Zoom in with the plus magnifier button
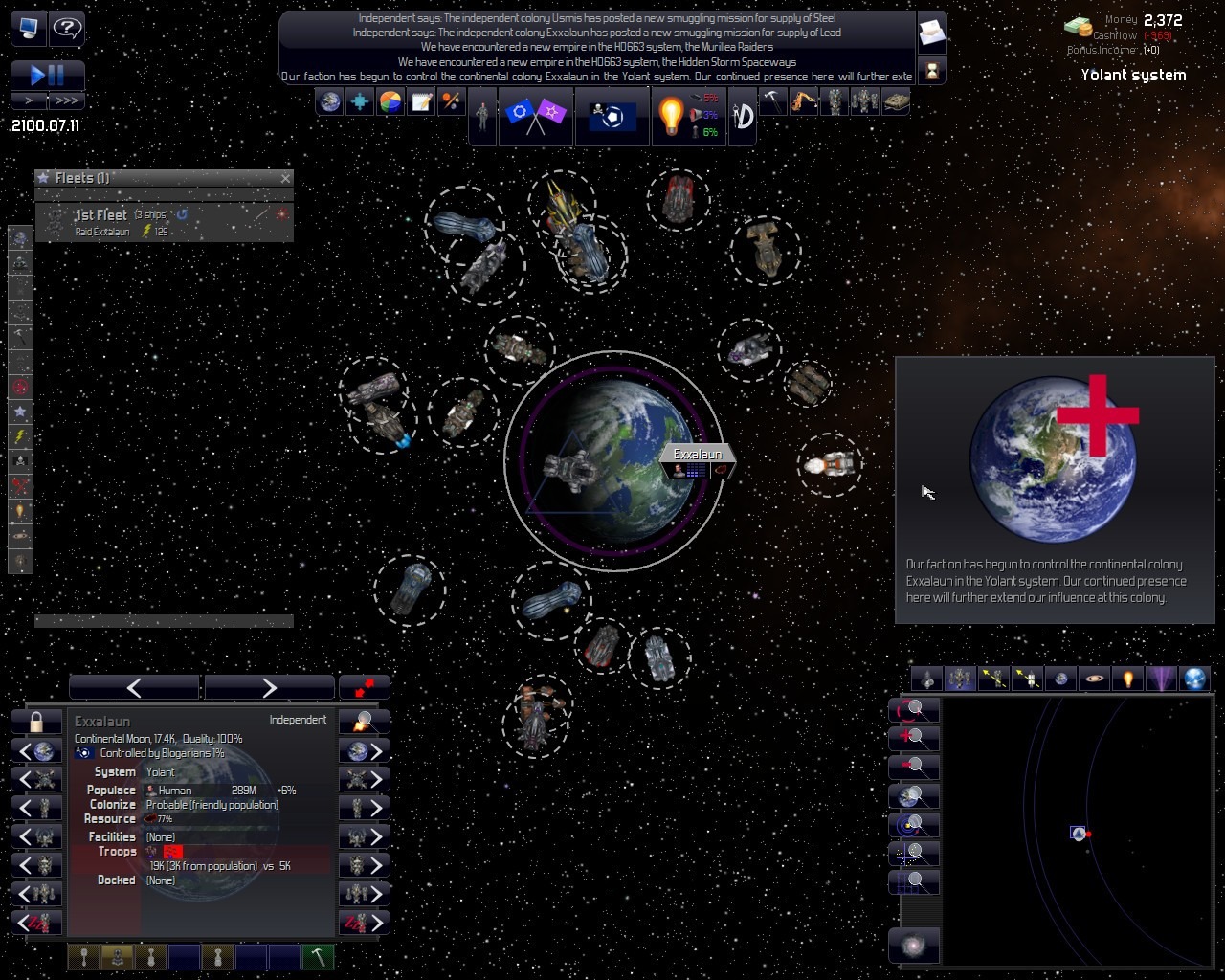Image resolution: width=1225 pixels, height=980 pixels. (914, 738)
